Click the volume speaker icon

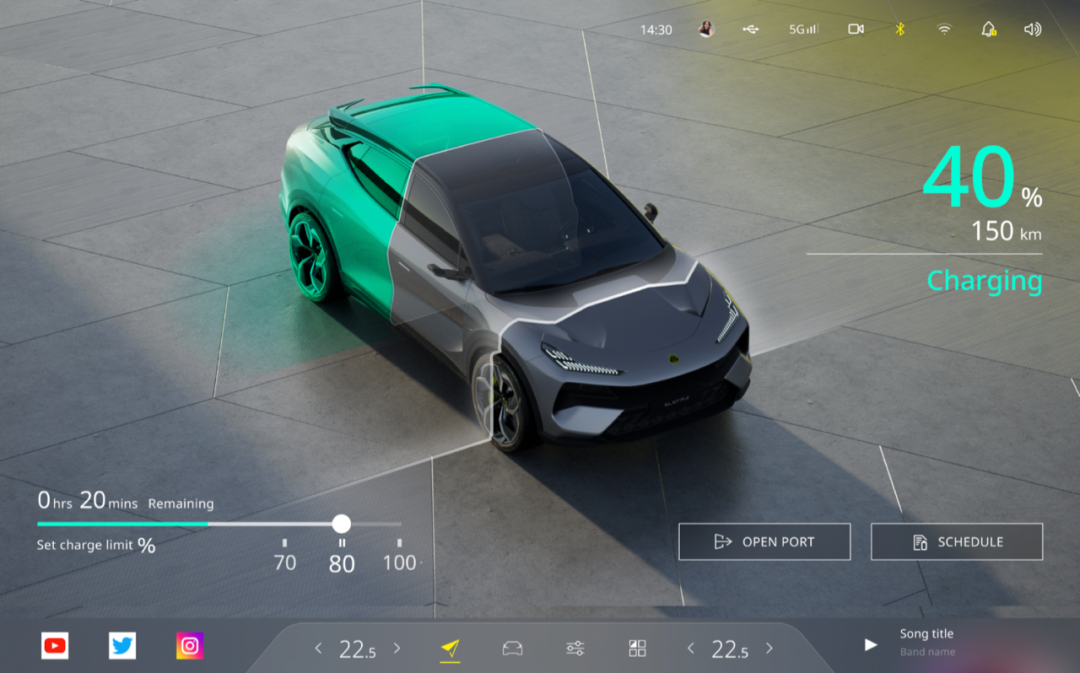[1032, 29]
